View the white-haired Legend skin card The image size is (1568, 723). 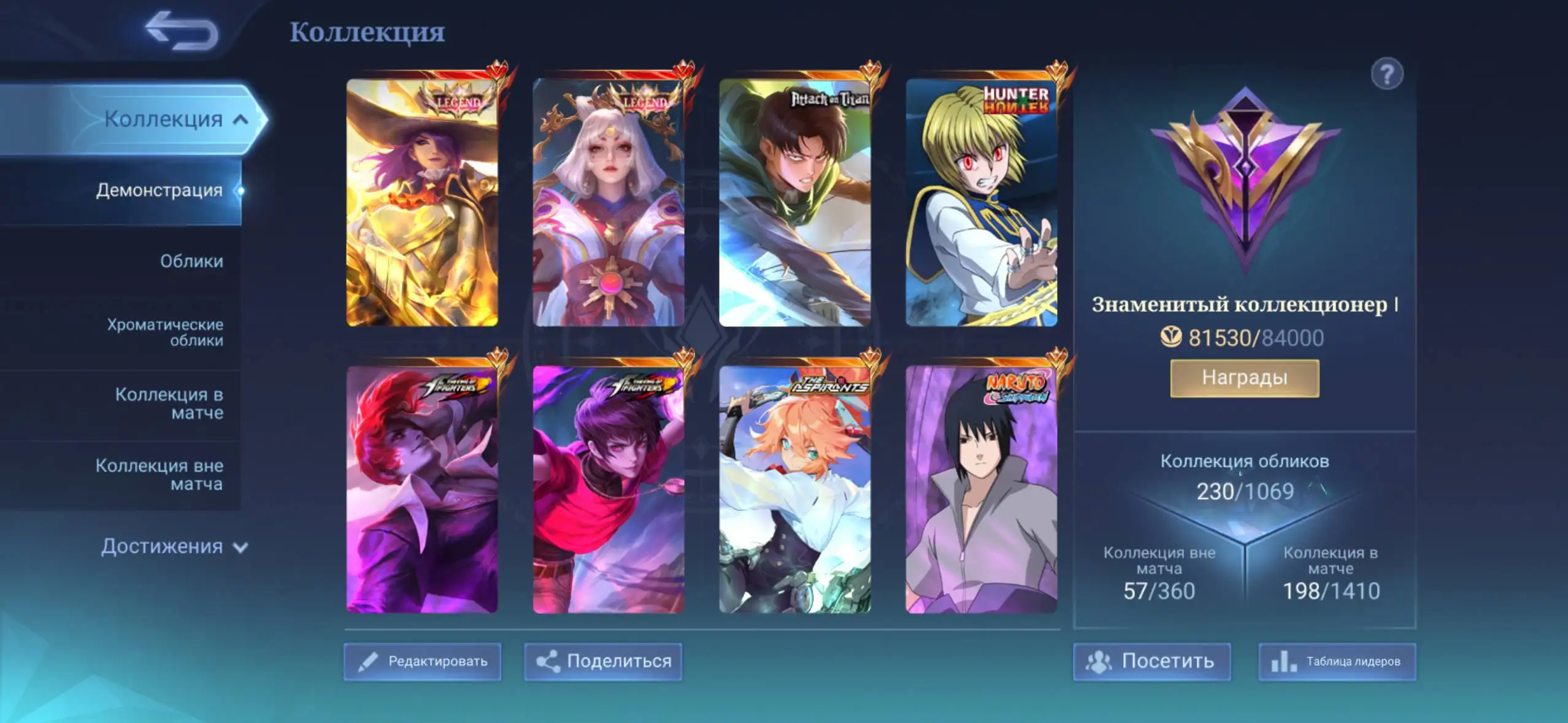pyautogui.click(x=608, y=202)
